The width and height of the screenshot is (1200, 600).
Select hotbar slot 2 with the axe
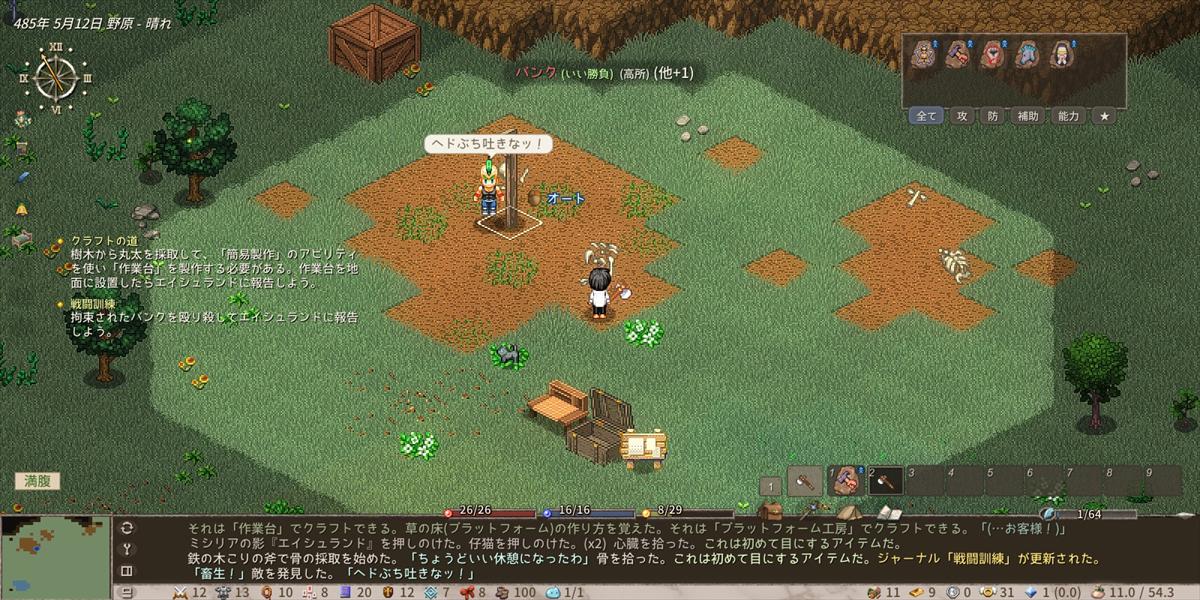885,481
